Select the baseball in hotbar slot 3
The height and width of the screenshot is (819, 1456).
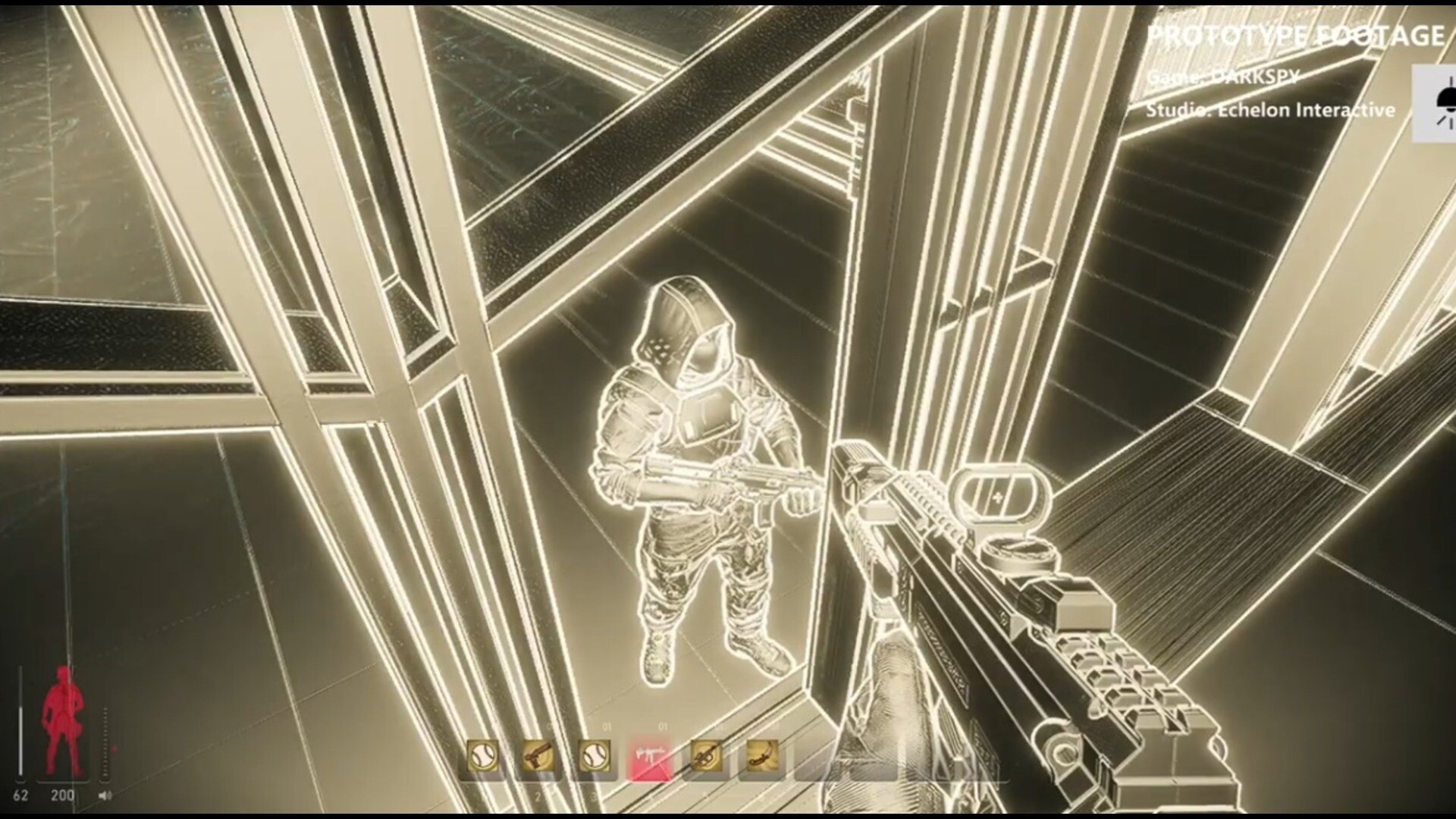click(595, 756)
